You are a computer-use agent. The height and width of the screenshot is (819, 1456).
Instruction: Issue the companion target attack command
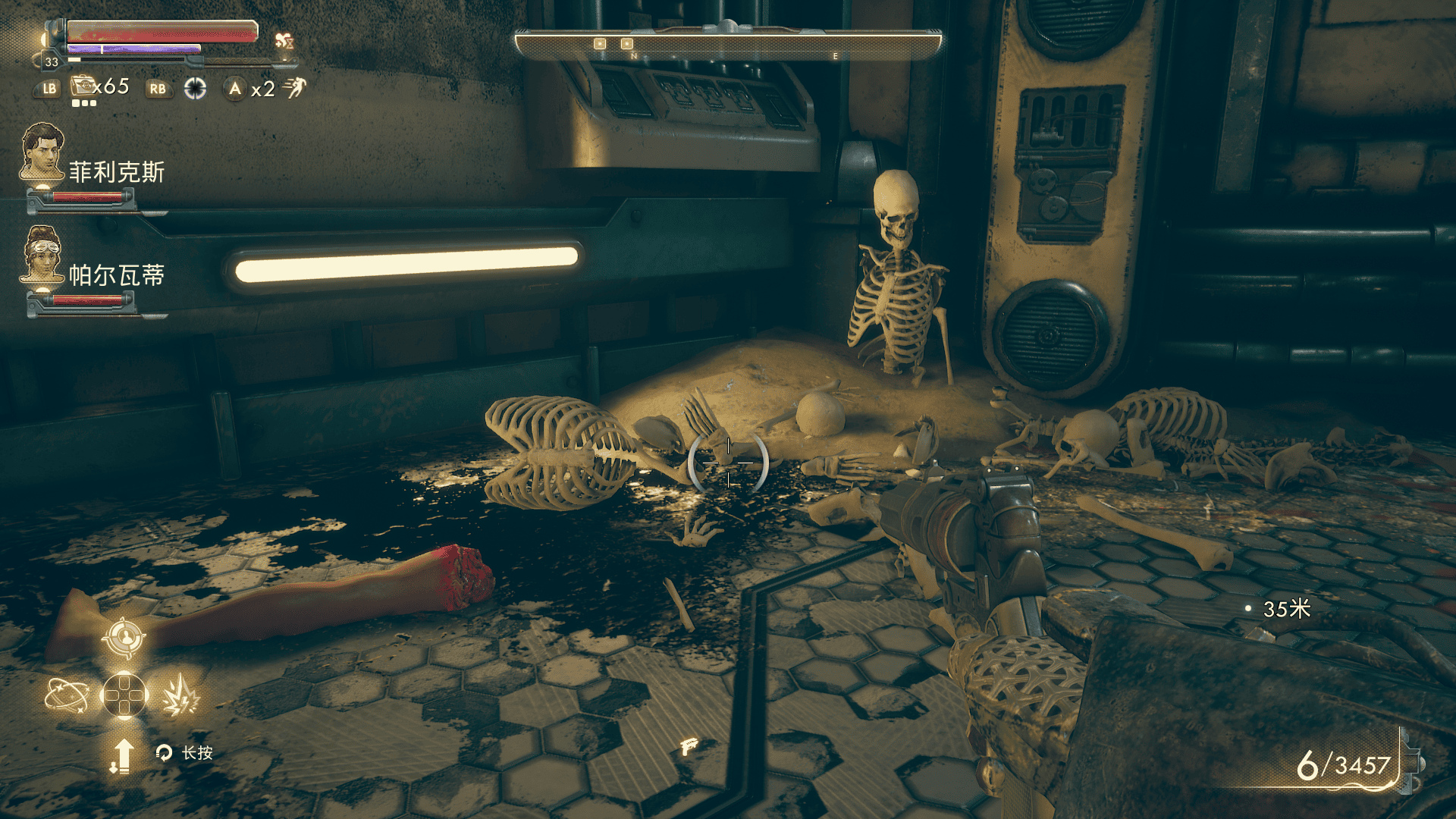click(124, 639)
